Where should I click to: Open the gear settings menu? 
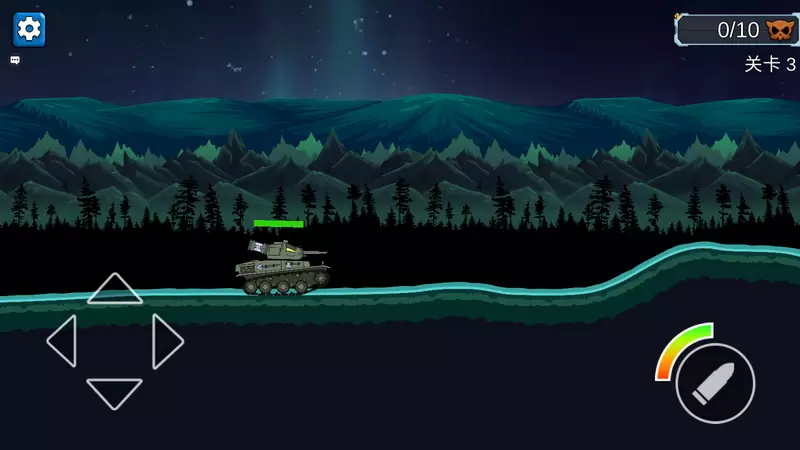click(29, 28)
